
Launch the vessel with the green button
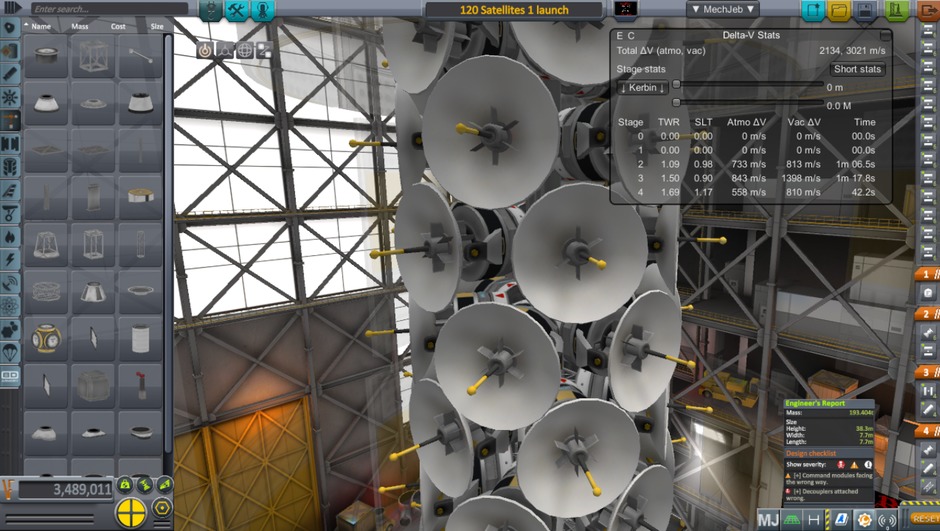897,11
